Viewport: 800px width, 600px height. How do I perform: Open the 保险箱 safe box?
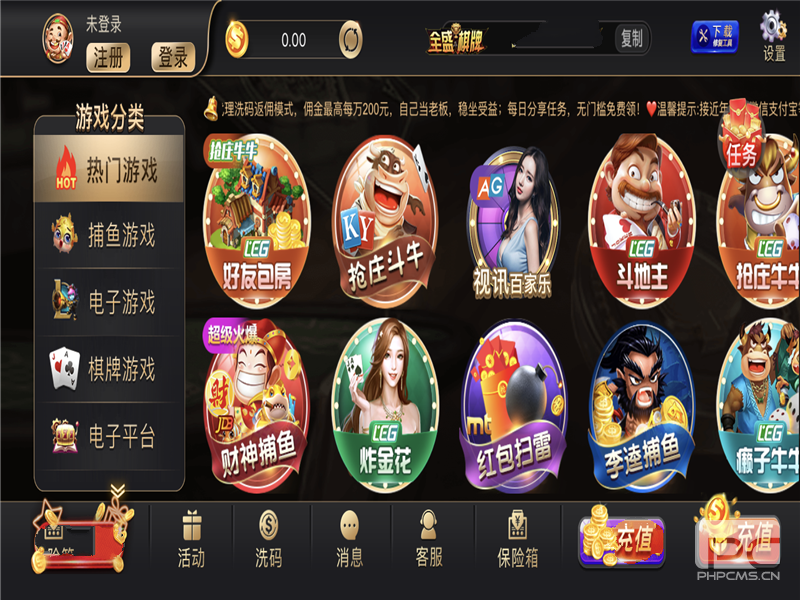click(517, 539)
